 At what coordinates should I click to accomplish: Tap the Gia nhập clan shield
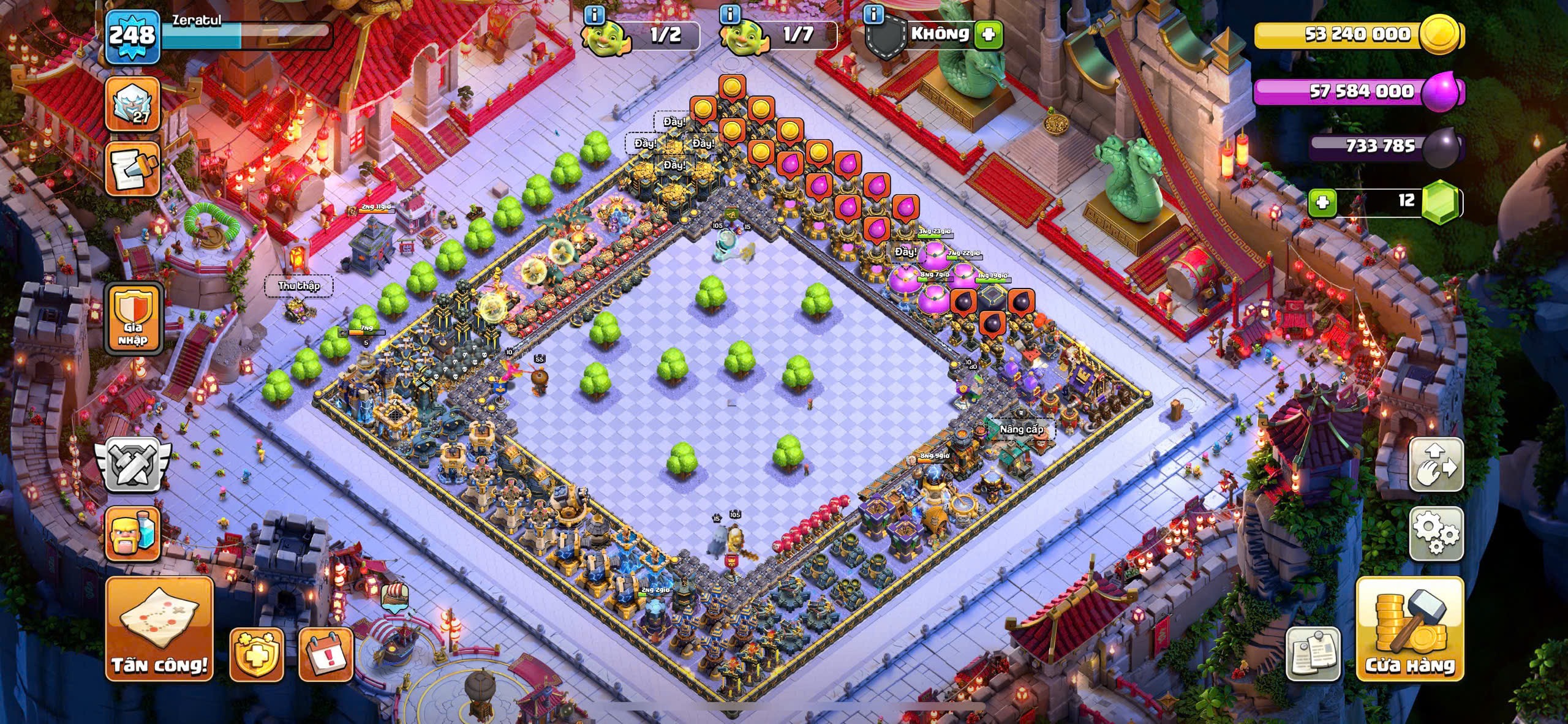coord(133,318)
